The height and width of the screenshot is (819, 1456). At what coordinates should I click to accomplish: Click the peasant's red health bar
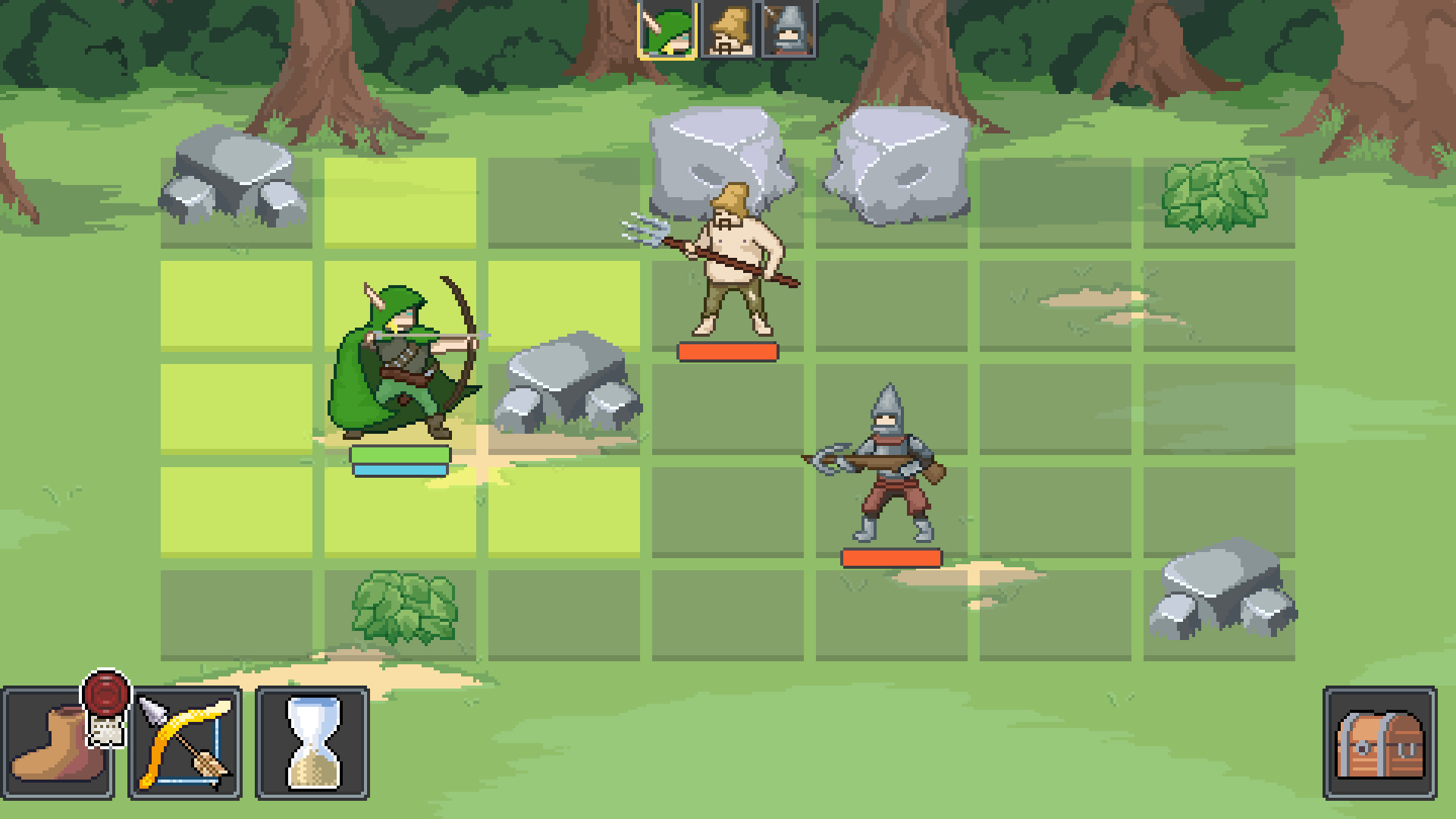pos(726,351)
